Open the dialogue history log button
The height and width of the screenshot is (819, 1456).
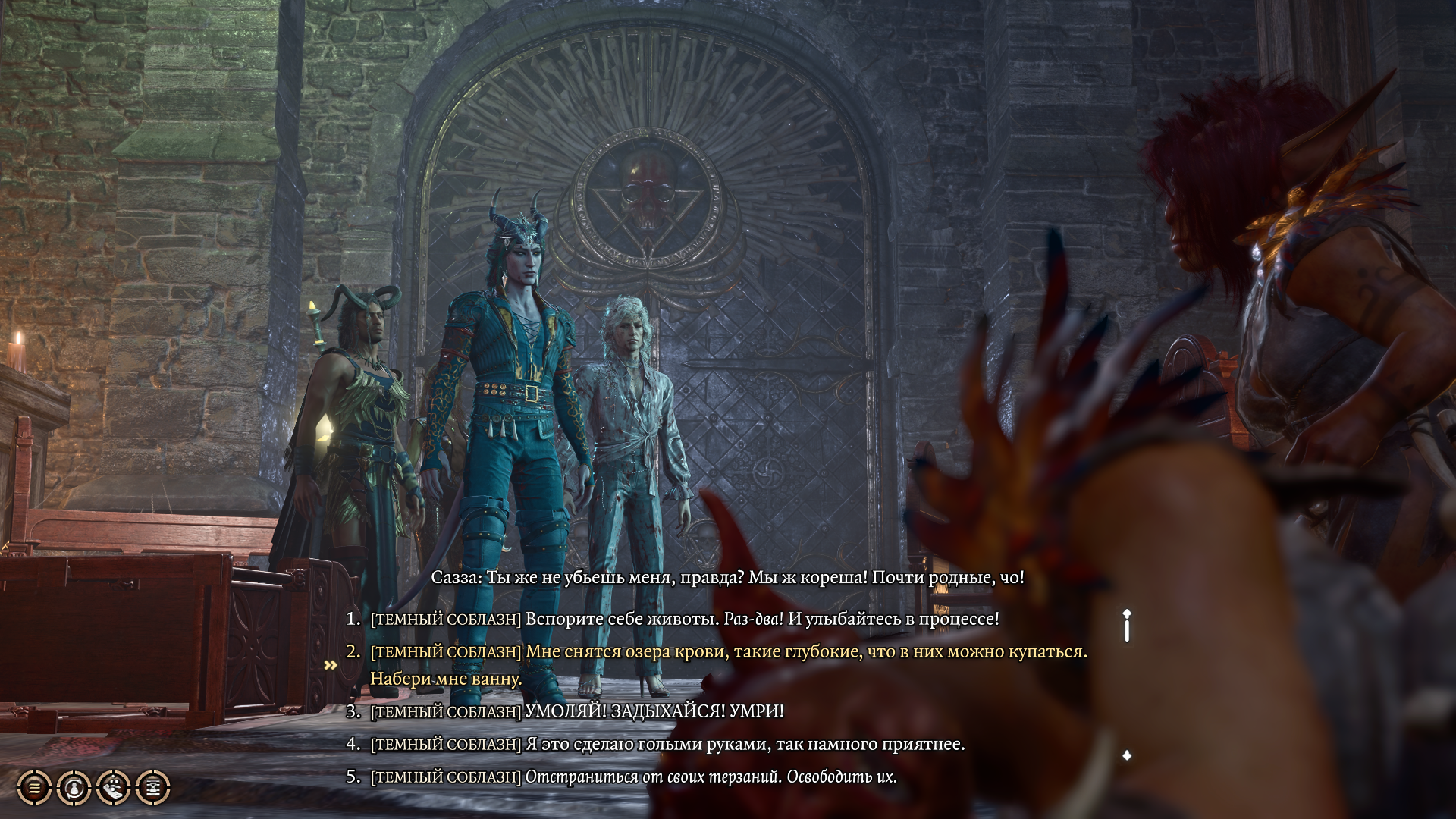pos(34,788)
